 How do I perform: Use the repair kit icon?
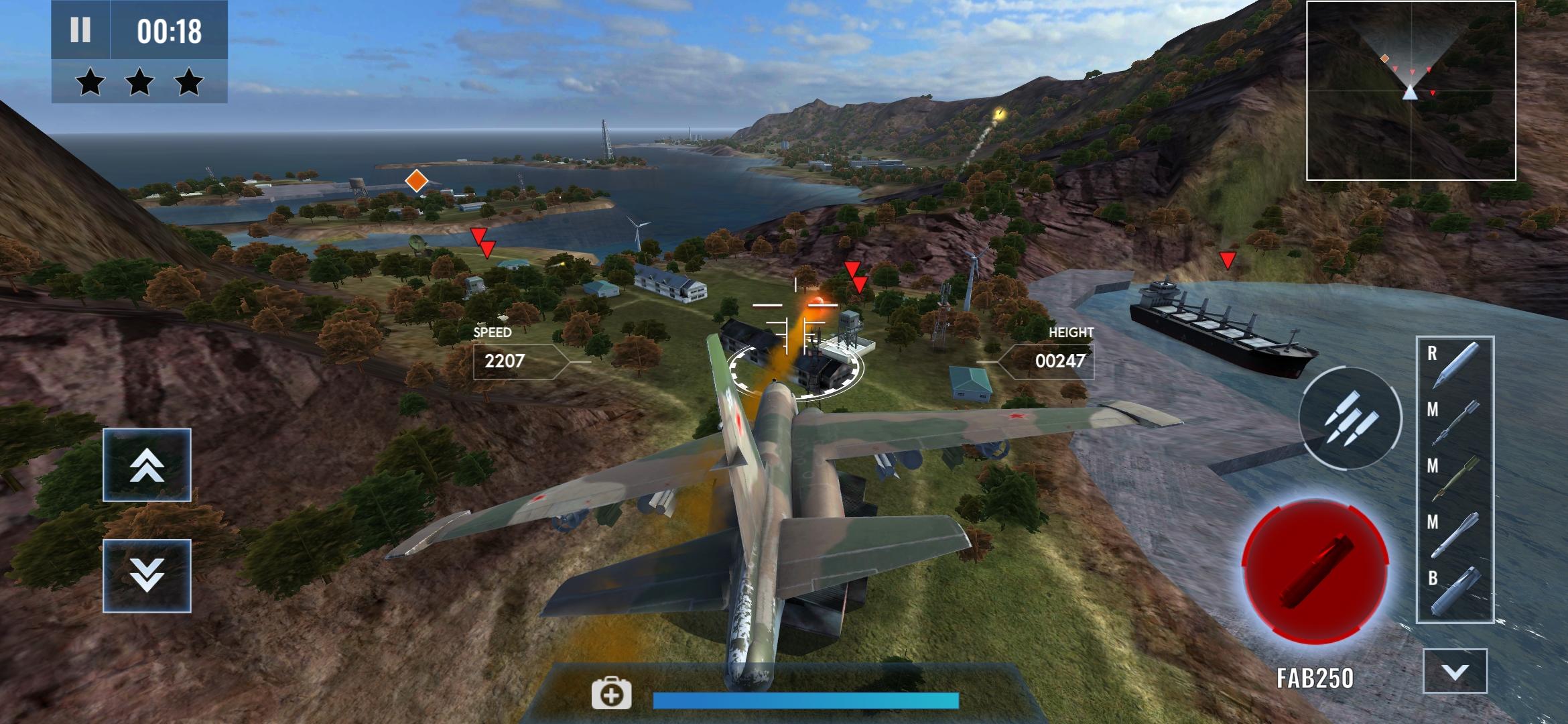611,694
